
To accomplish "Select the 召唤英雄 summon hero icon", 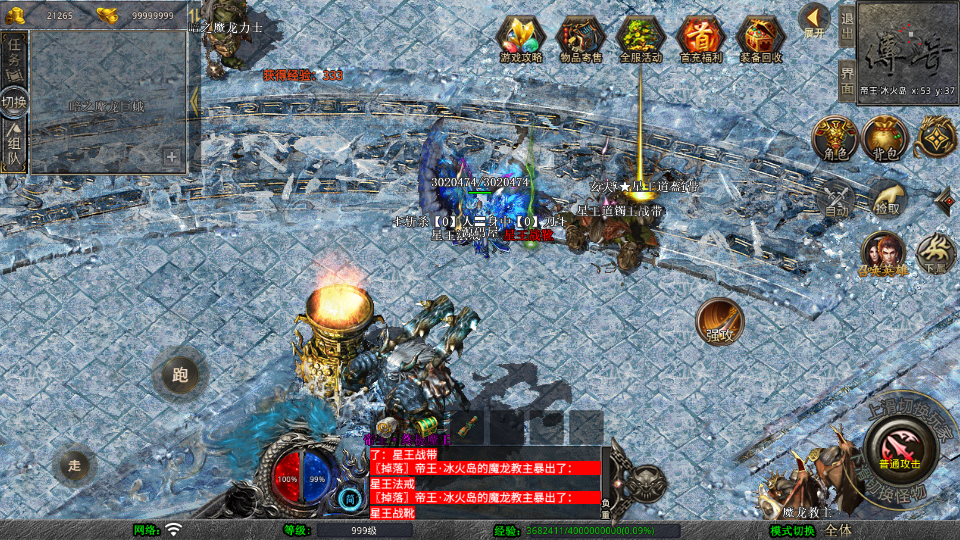I will click(882, 255).
